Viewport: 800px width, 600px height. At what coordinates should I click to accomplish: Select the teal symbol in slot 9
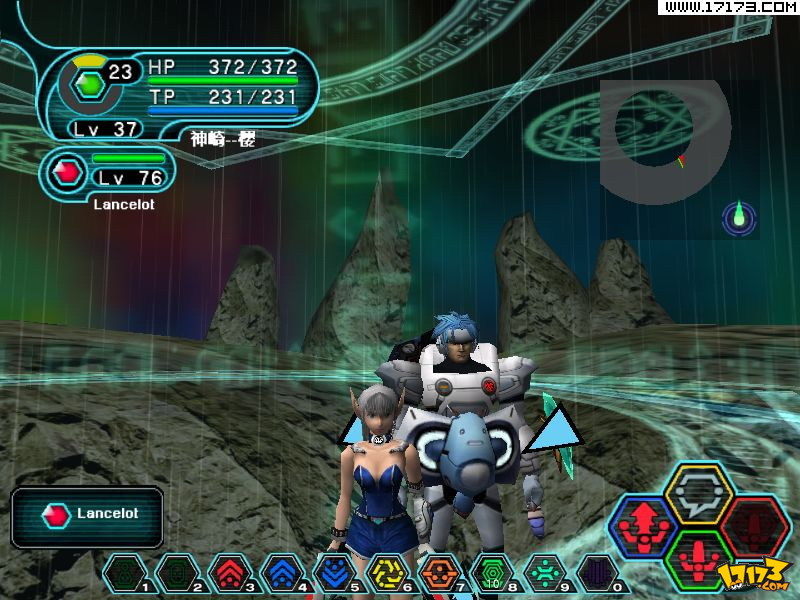click(544, 574)
